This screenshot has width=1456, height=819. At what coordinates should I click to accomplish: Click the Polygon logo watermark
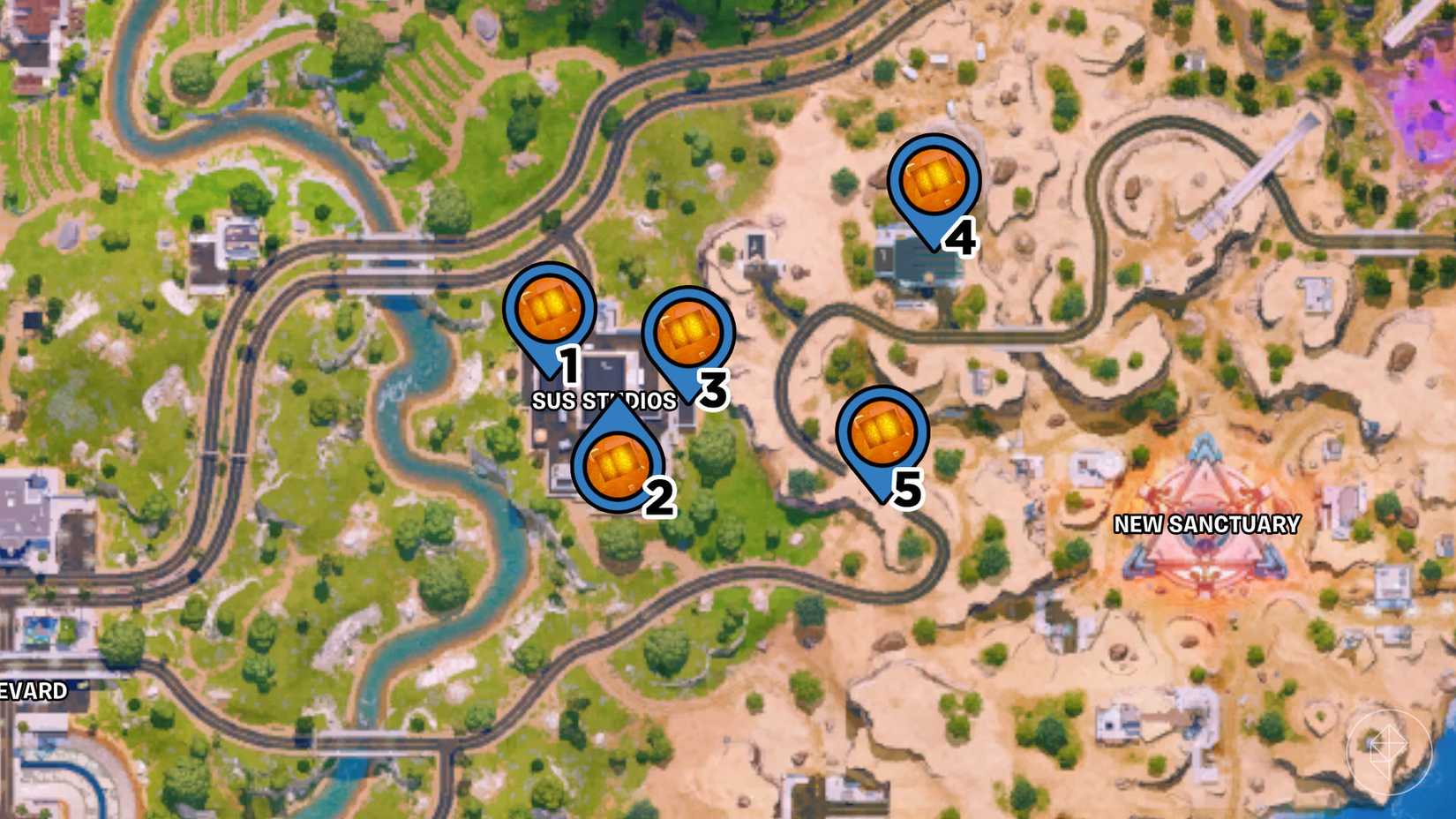click(x=1387, y=750)
